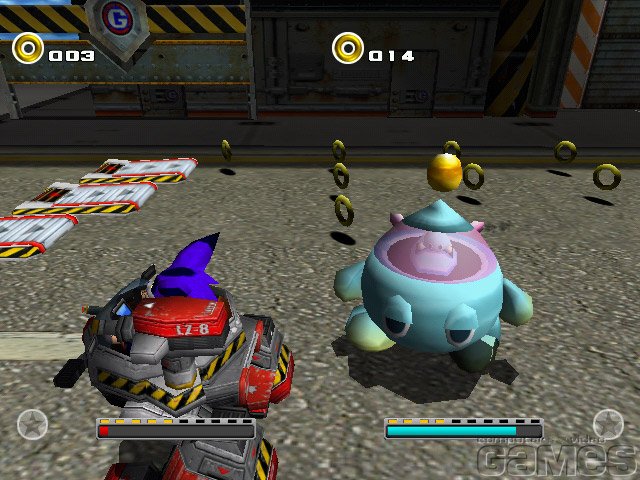Viewport: 640px width, 480px height.
Task: Select the star icon beside the red gauge
Action: click(32, 424)
